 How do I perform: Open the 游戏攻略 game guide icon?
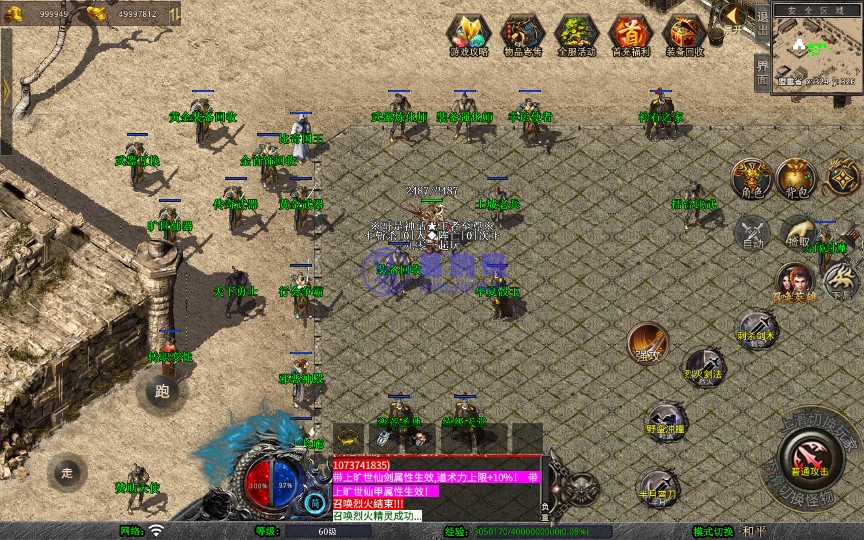pyautogui.click(x=467, y=33)
